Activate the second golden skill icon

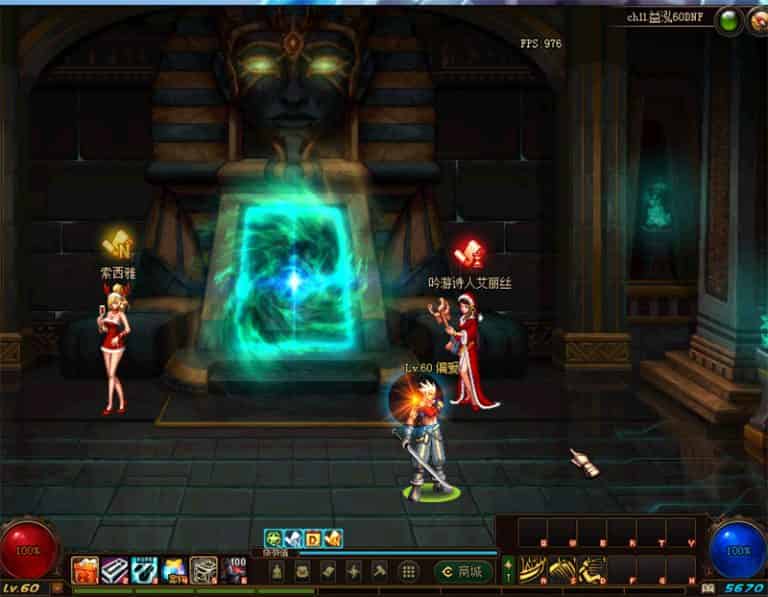coord(562,569)
